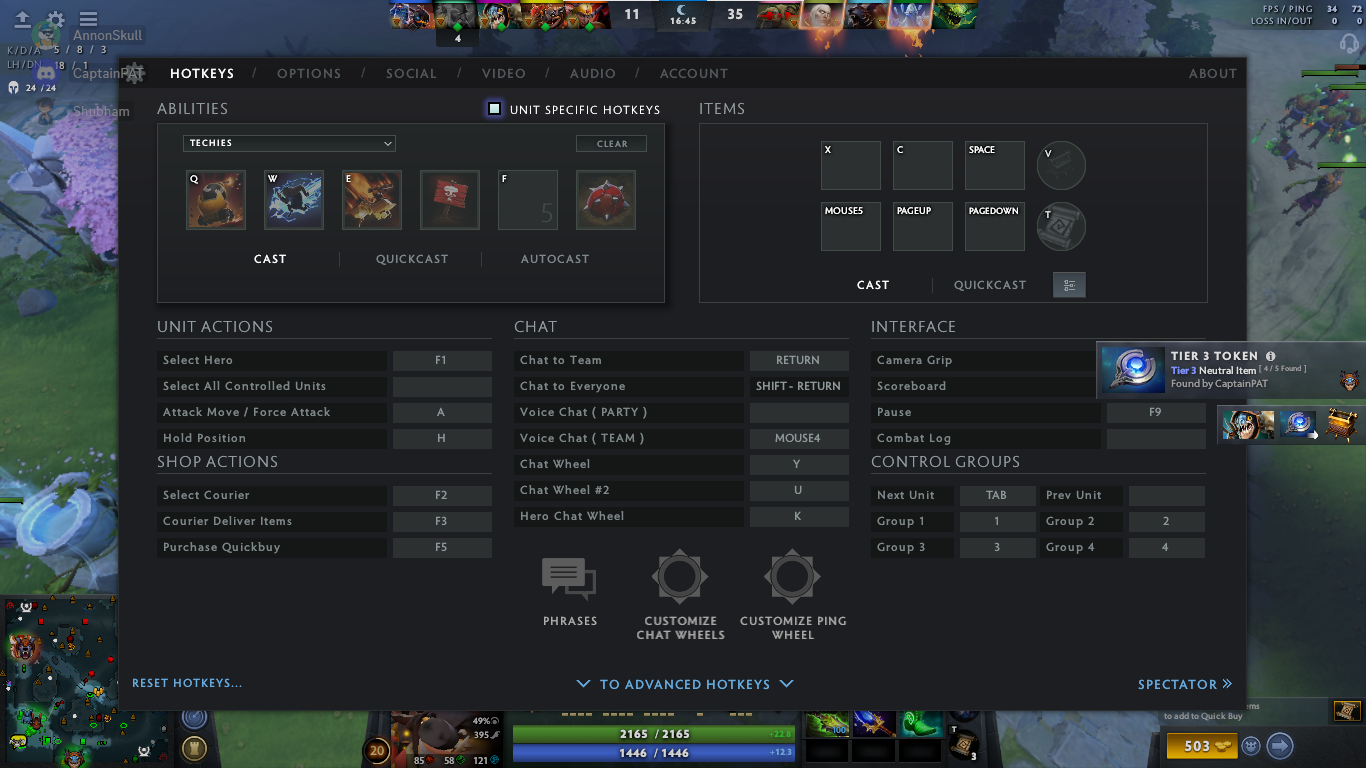Click the Tier 3 Token neutral item notification
1366x768 pixels.
[1230, 369]
